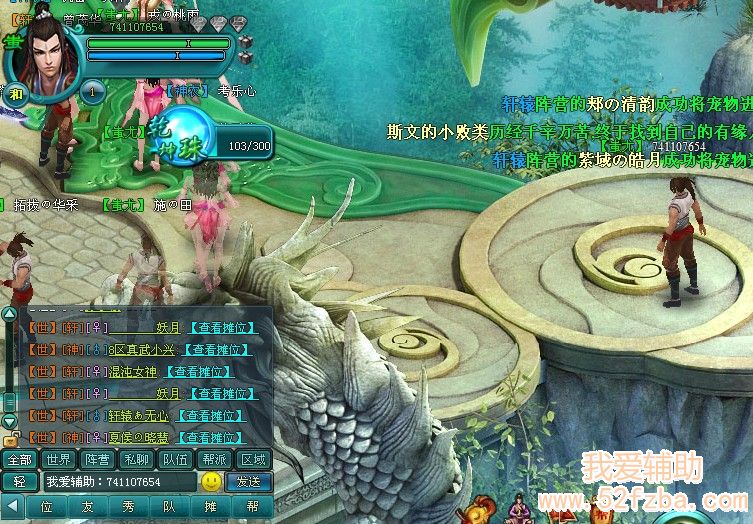Select the 区域 area chat tab
This screenshot has height=524, width=753.
pos(253,460)
